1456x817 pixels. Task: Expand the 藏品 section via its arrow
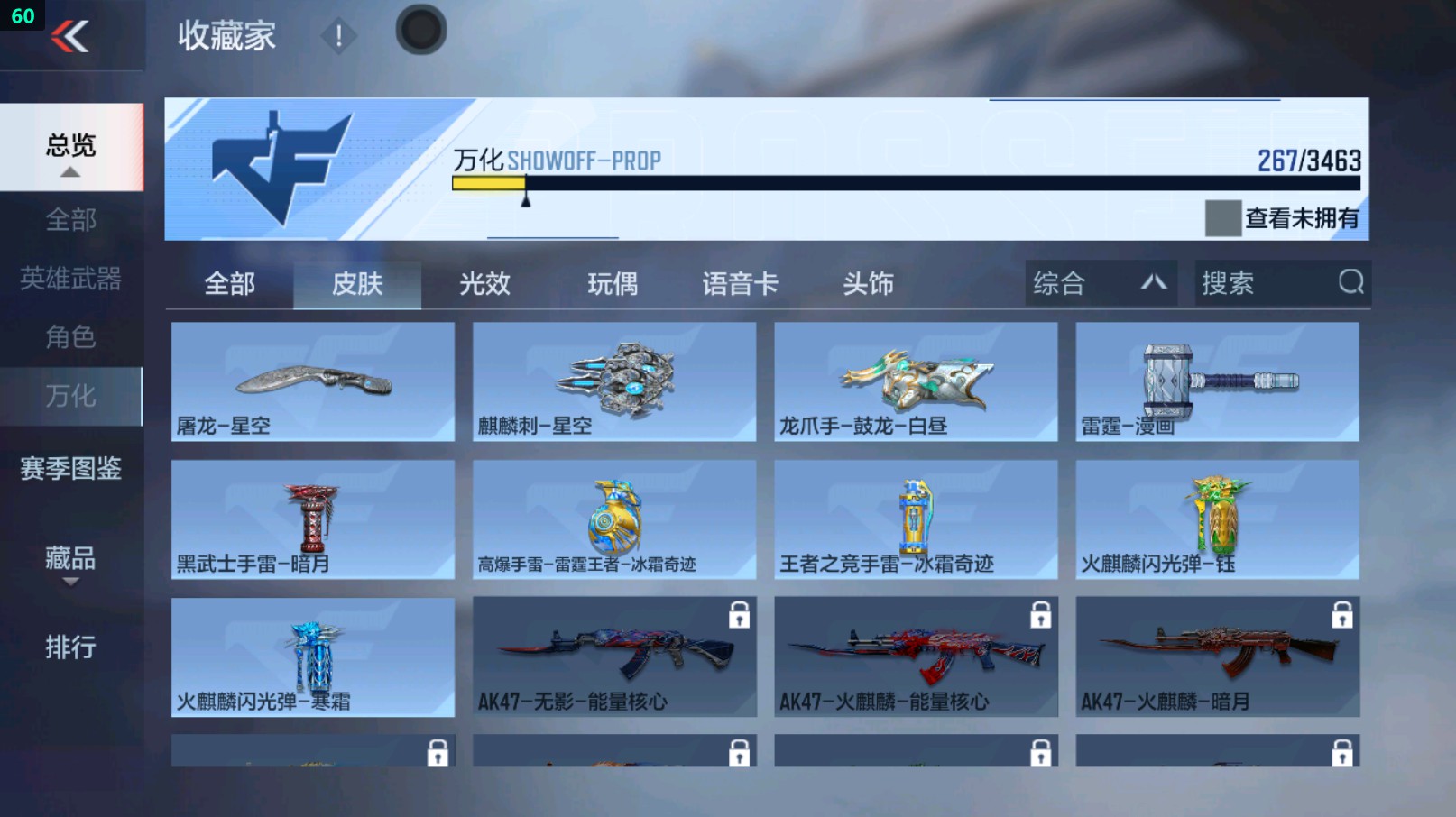pyautogui.click(x=70, y=583)
